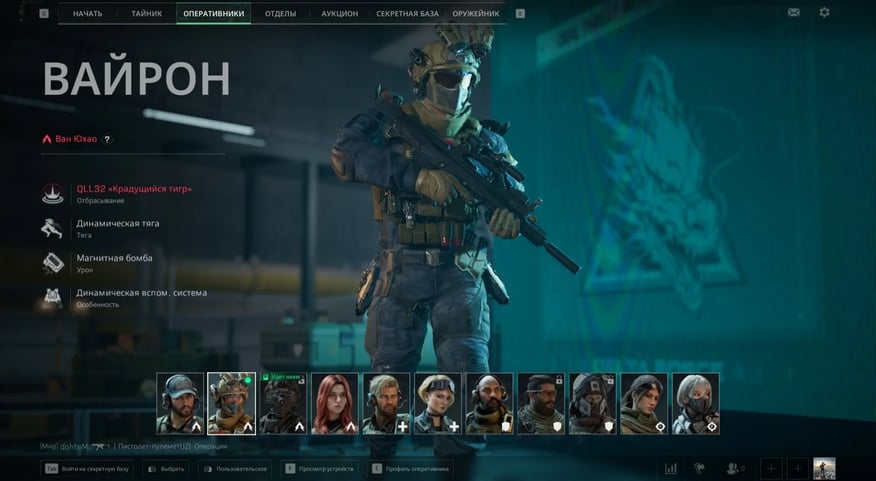
Task: View the Динамическая тяга ability
Action: [x=118, y=224]
